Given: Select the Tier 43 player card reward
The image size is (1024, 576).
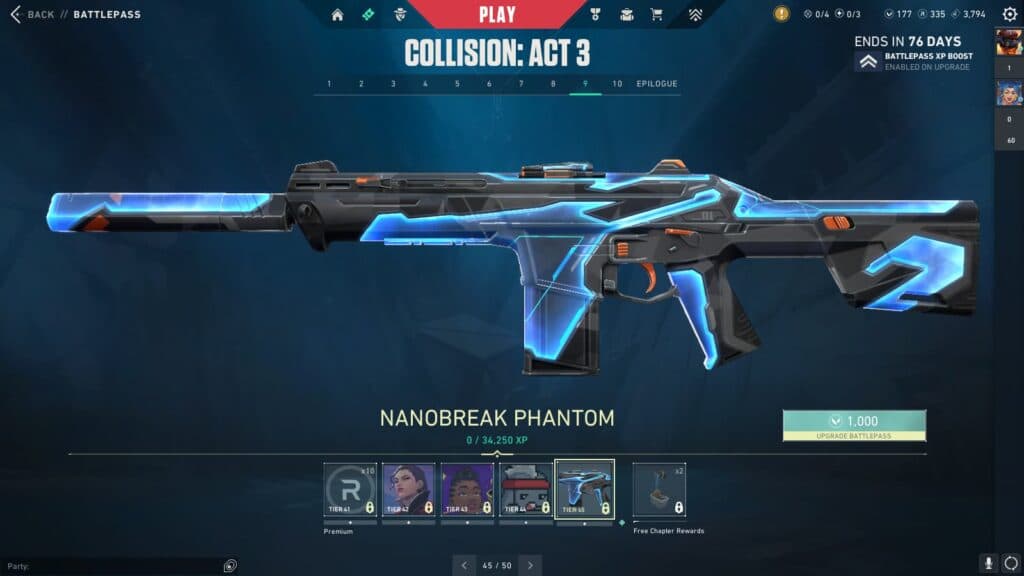Looking at the screenshot, I should pos(467,489).
